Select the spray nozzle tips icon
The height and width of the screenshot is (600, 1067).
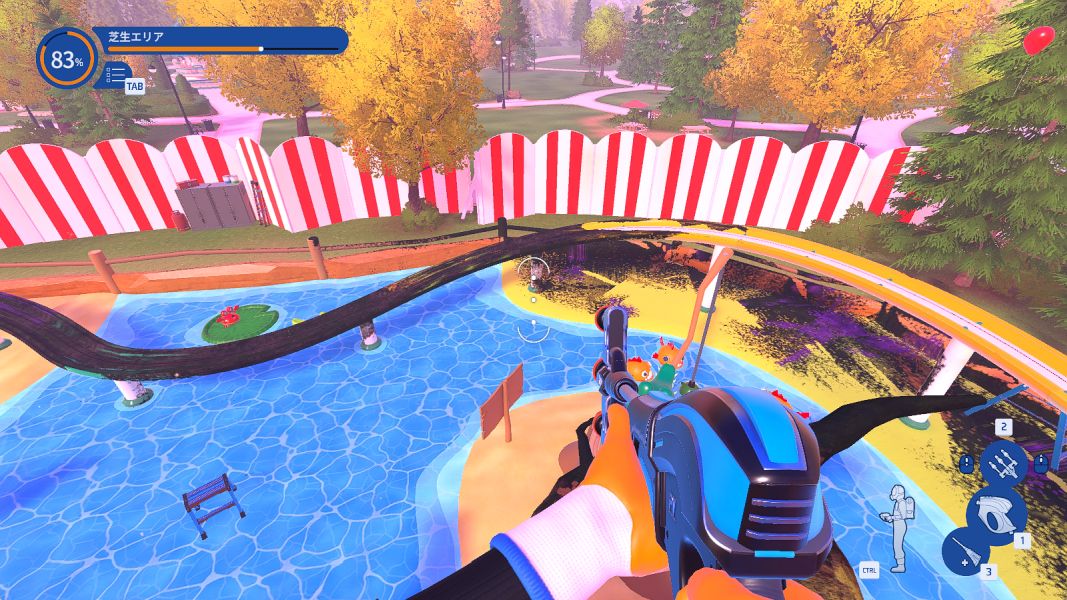tap(1003, 464)
